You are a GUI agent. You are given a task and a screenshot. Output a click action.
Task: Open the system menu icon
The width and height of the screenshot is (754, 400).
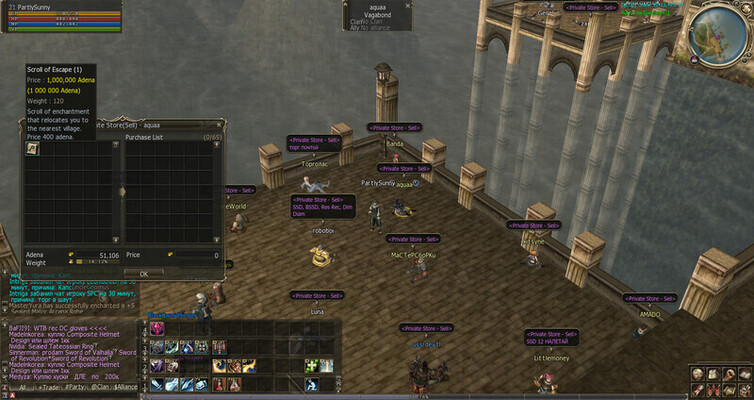(743, 388)
